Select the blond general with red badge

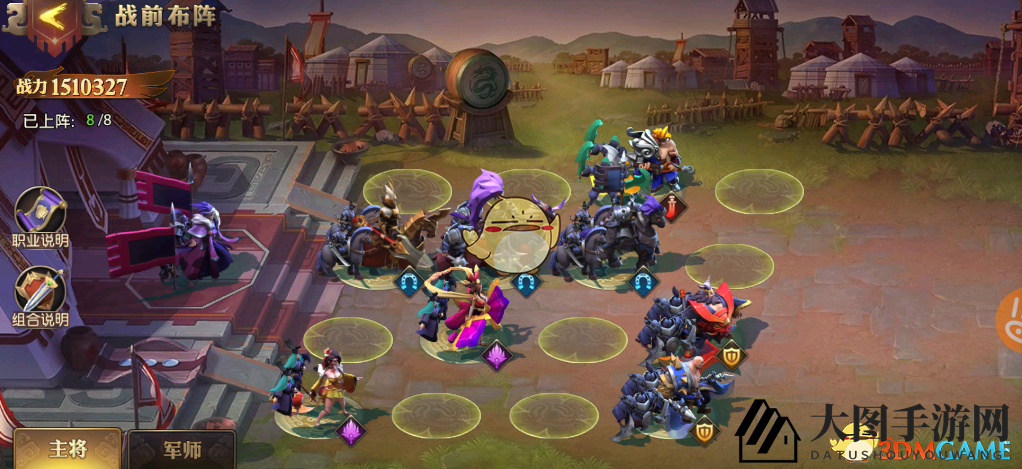coord(658,160)
